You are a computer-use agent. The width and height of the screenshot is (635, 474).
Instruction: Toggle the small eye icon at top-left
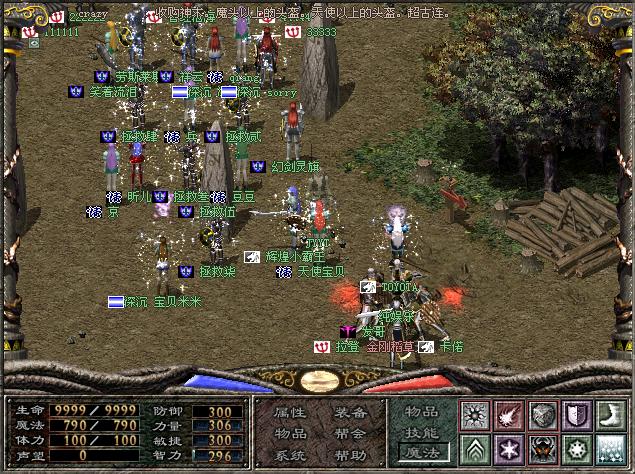pyautogui.click(x=34, y=43)
